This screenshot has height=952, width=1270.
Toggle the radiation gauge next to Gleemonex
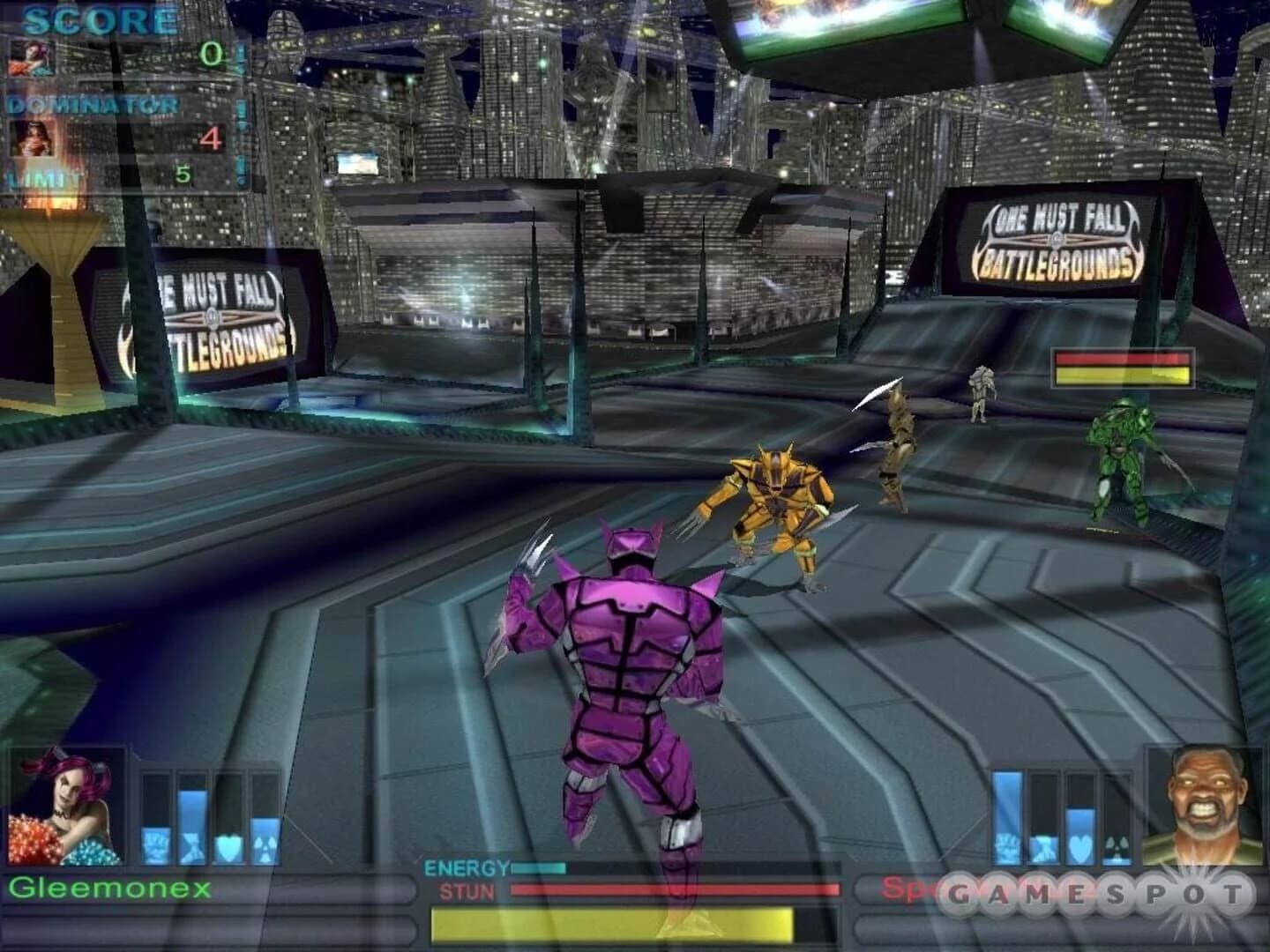tap(265, 802)
